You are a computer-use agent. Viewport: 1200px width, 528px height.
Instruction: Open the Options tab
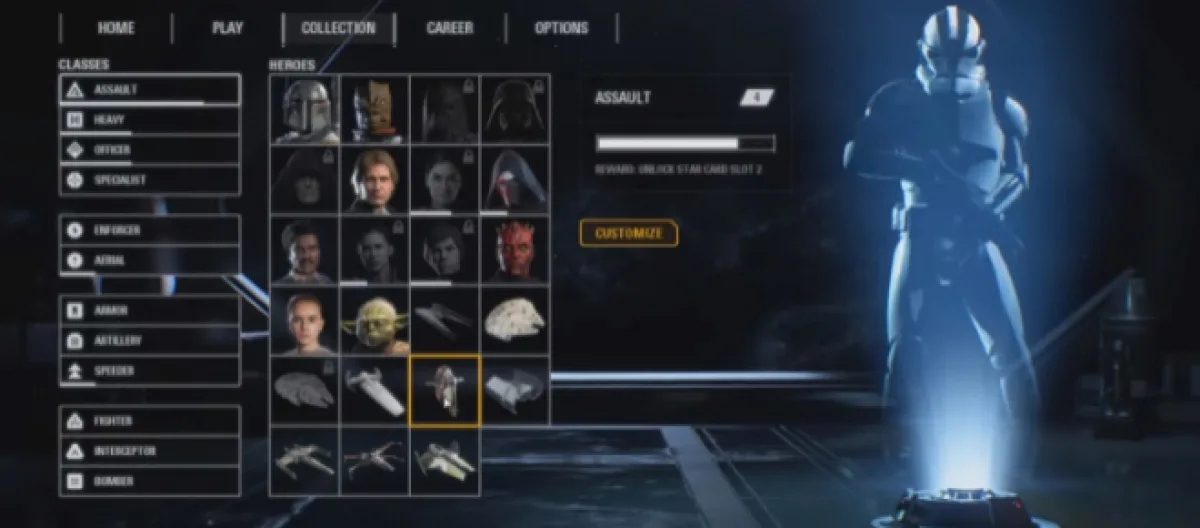(x=561, y=28)
